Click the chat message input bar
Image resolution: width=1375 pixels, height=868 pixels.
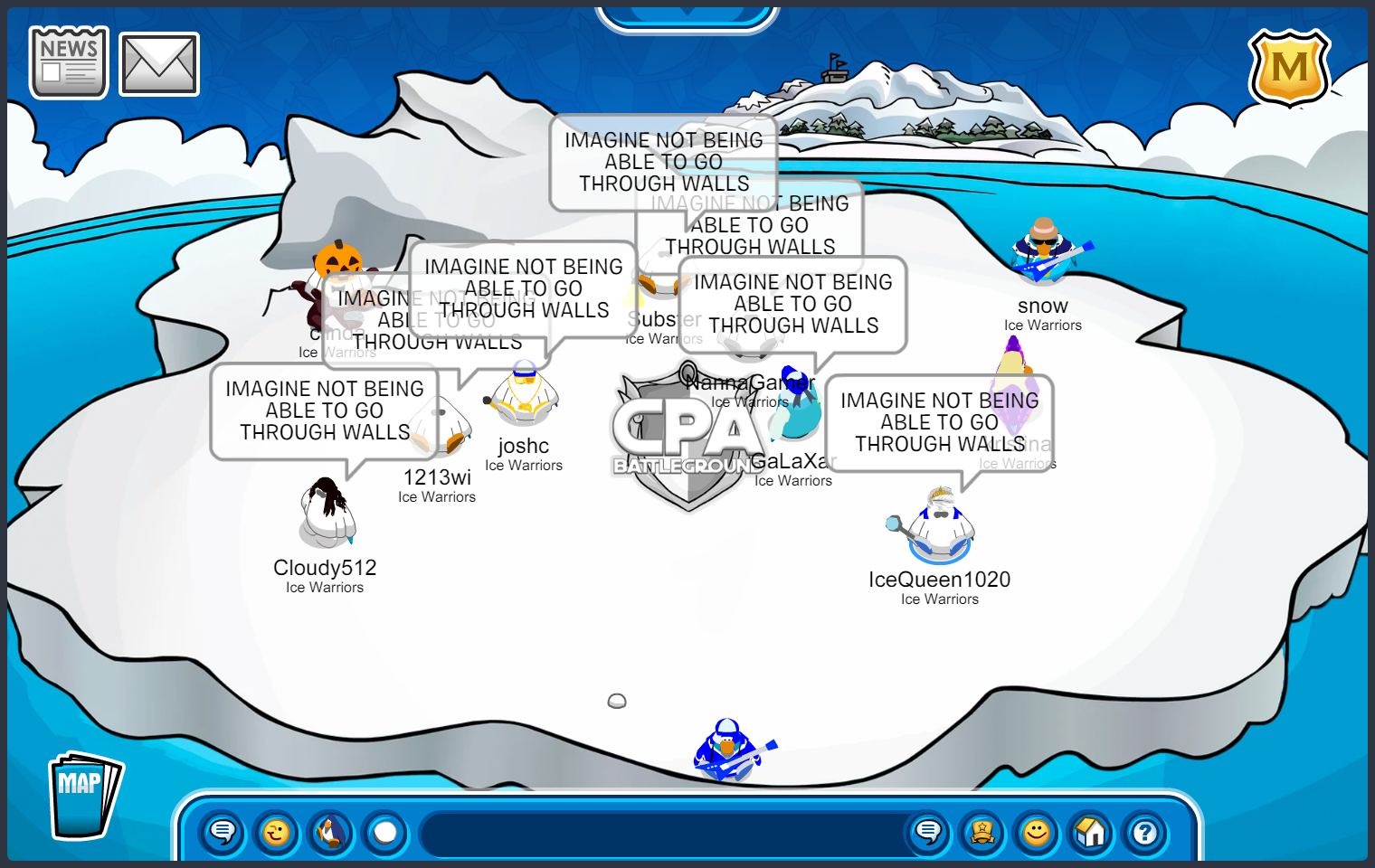660,834
